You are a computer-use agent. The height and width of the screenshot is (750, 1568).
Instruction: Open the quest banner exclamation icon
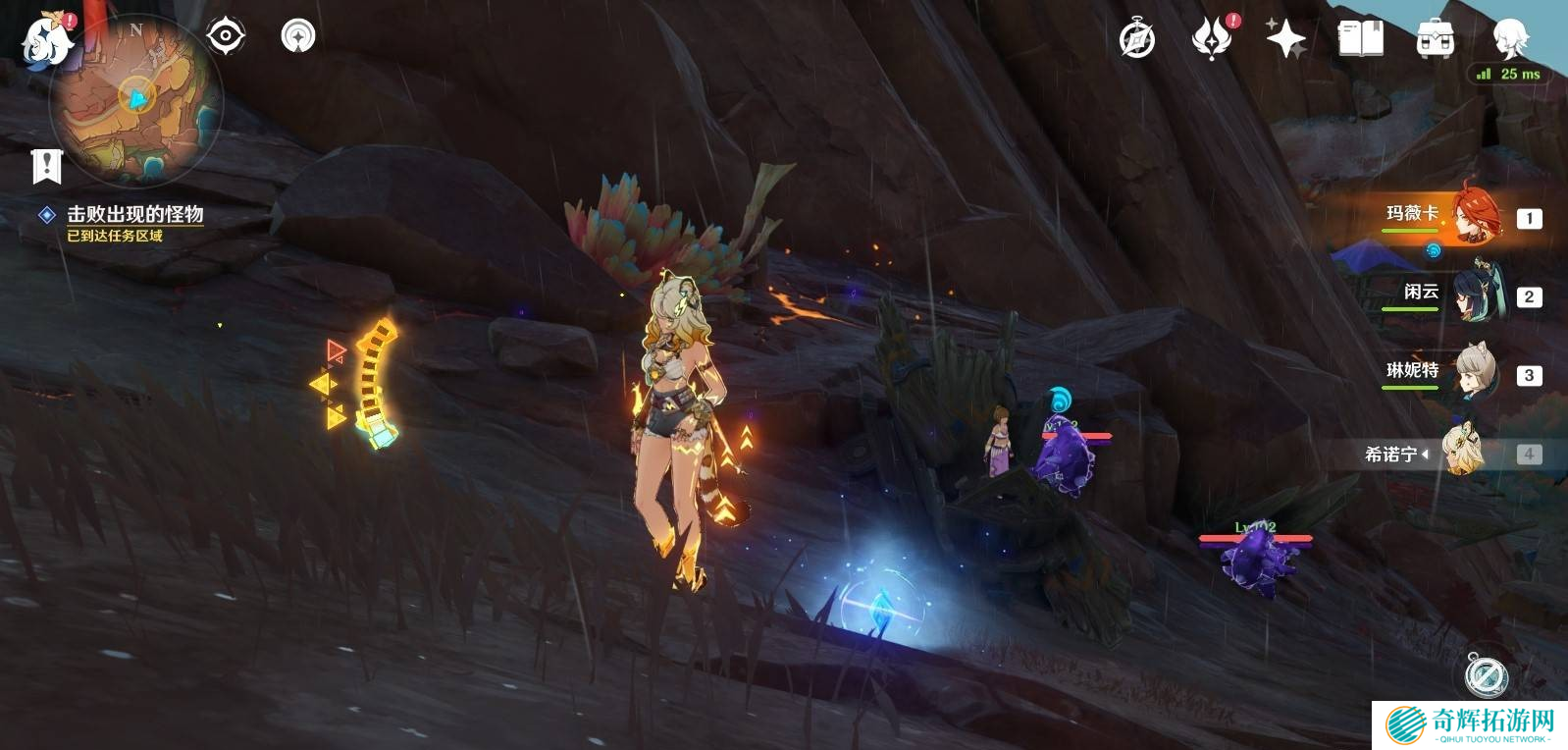[46, 166]
